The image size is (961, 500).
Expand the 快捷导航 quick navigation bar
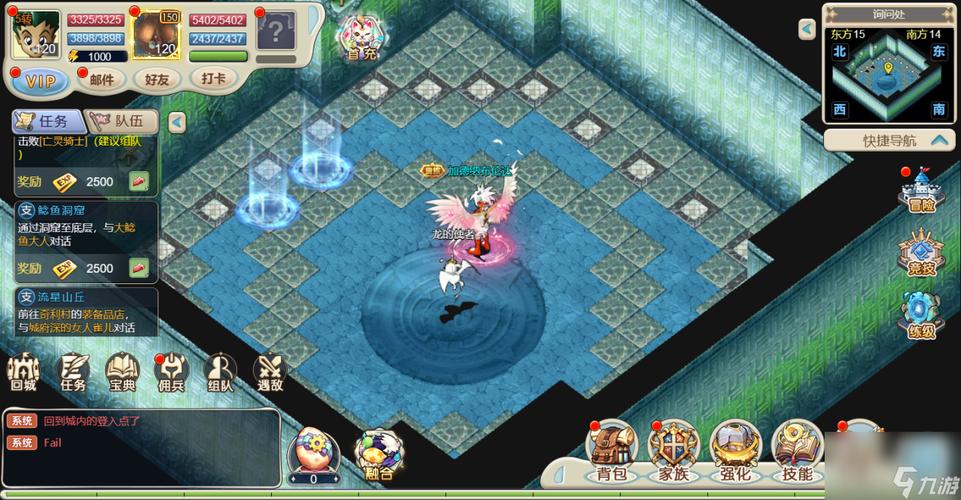(889, 140)
